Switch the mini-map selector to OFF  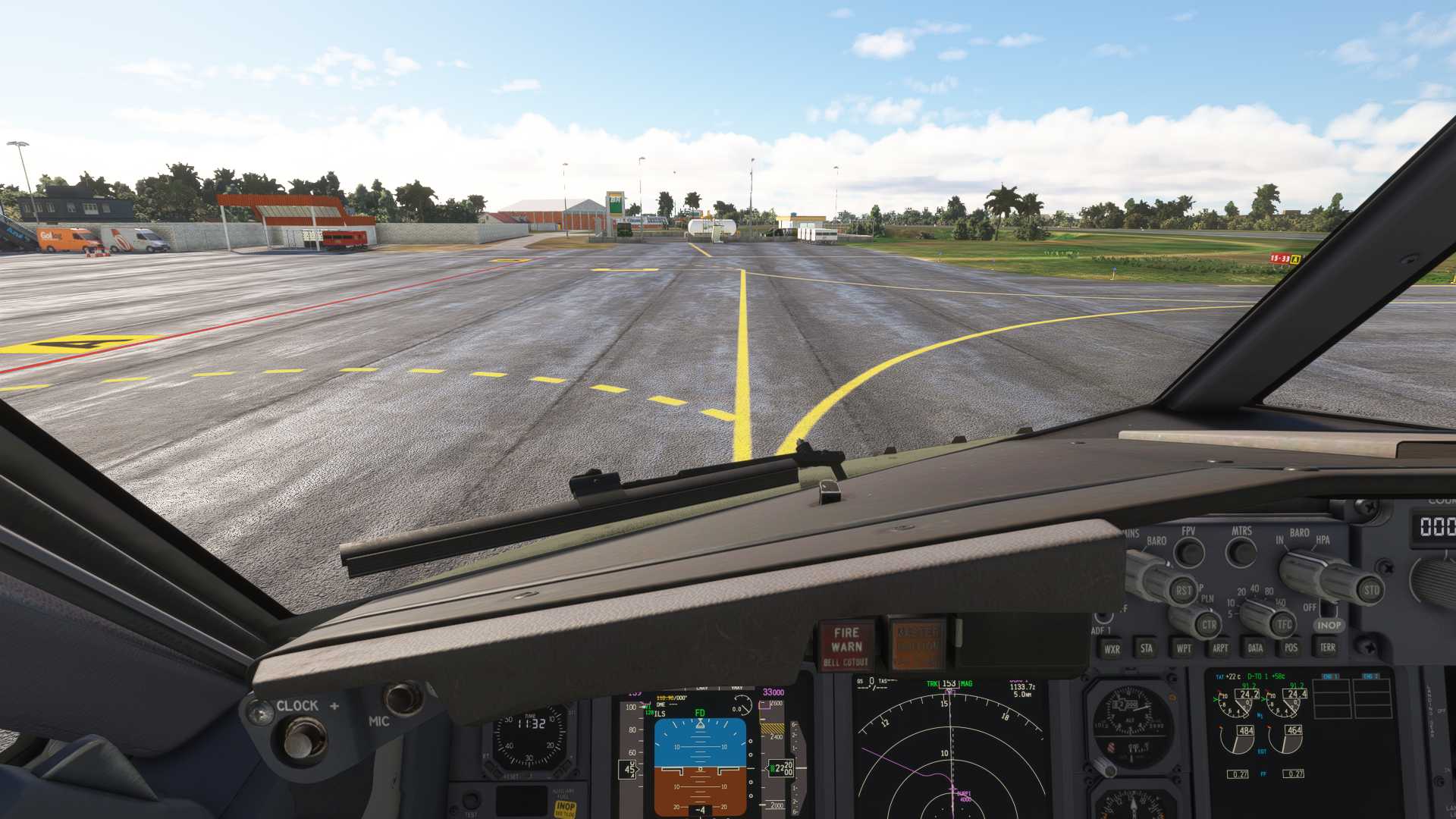pos(1310,607)
